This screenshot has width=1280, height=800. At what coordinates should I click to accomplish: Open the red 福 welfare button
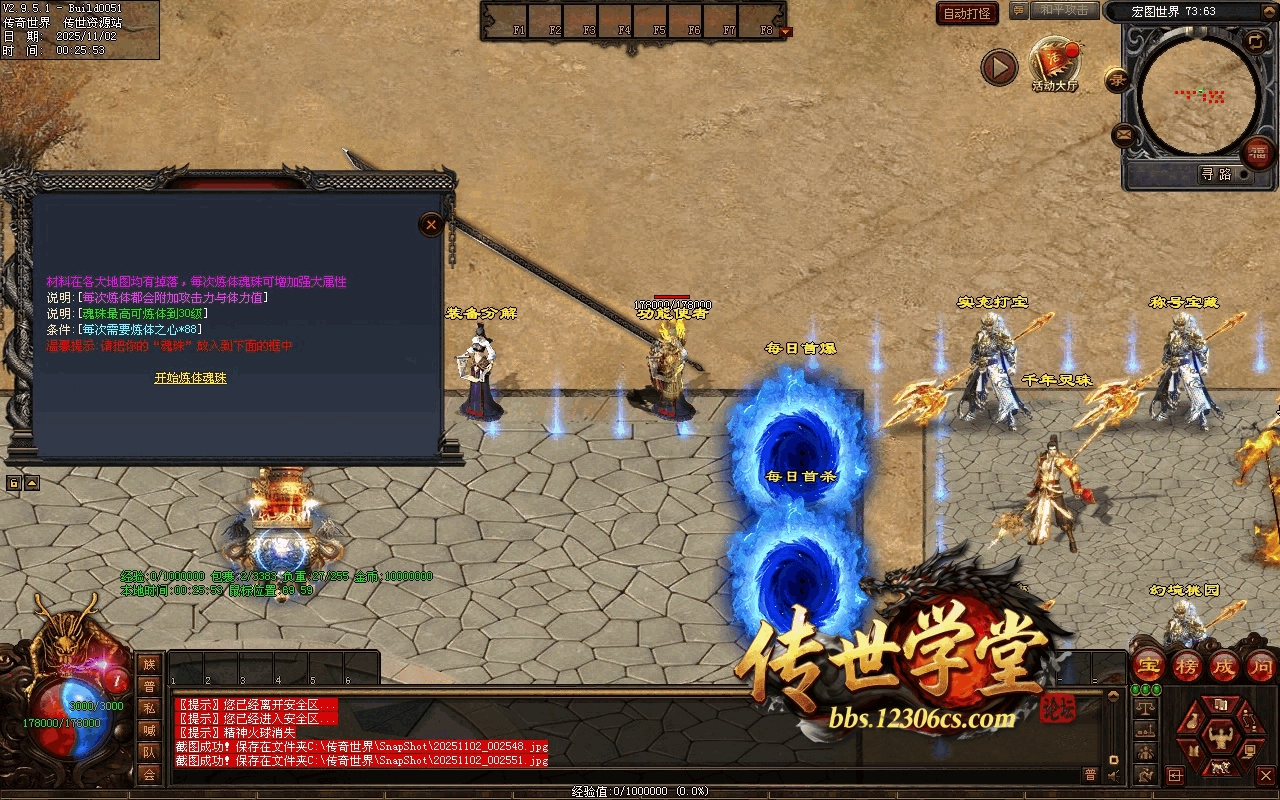click(1257, 153)
